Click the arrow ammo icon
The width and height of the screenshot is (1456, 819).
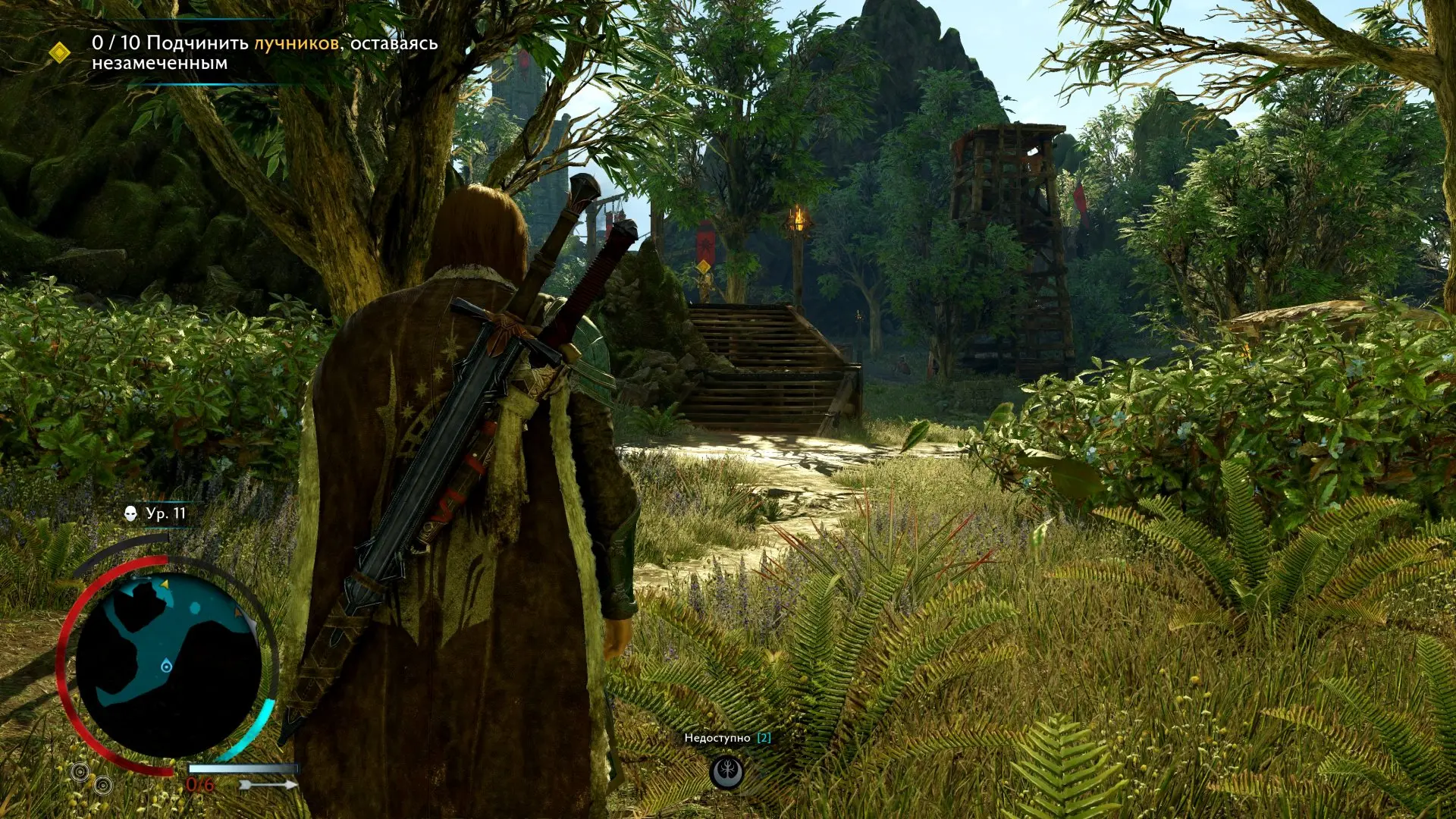tap(269, 785)
